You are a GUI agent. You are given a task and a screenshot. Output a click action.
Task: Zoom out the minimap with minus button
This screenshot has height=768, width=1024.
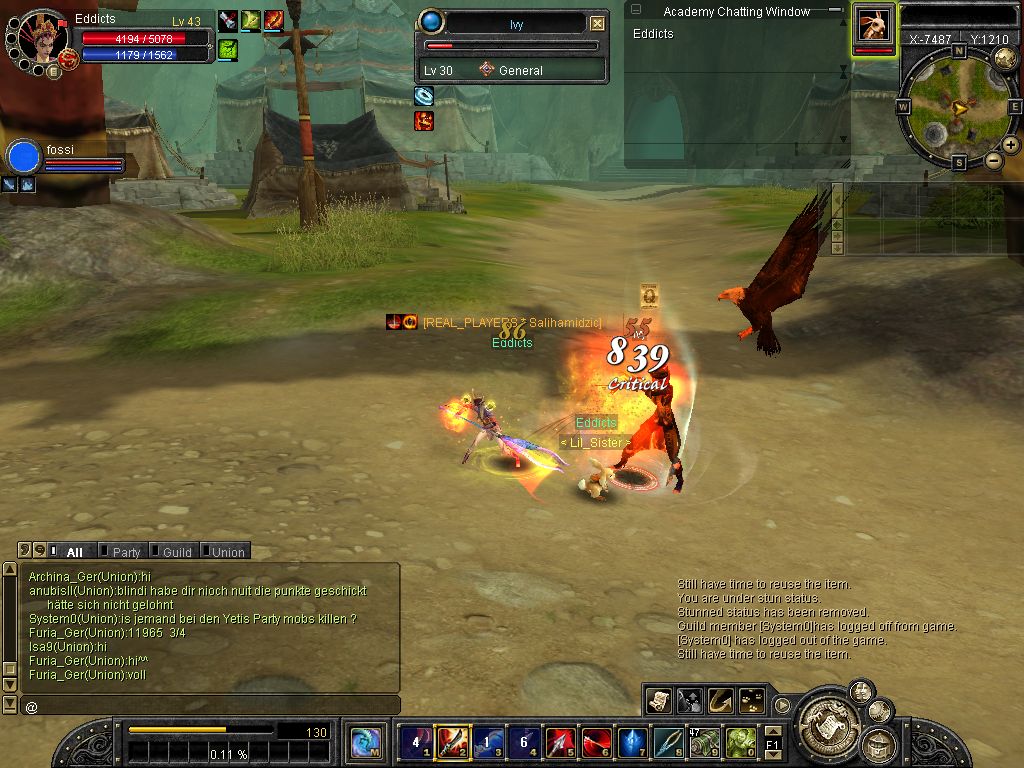994,160
